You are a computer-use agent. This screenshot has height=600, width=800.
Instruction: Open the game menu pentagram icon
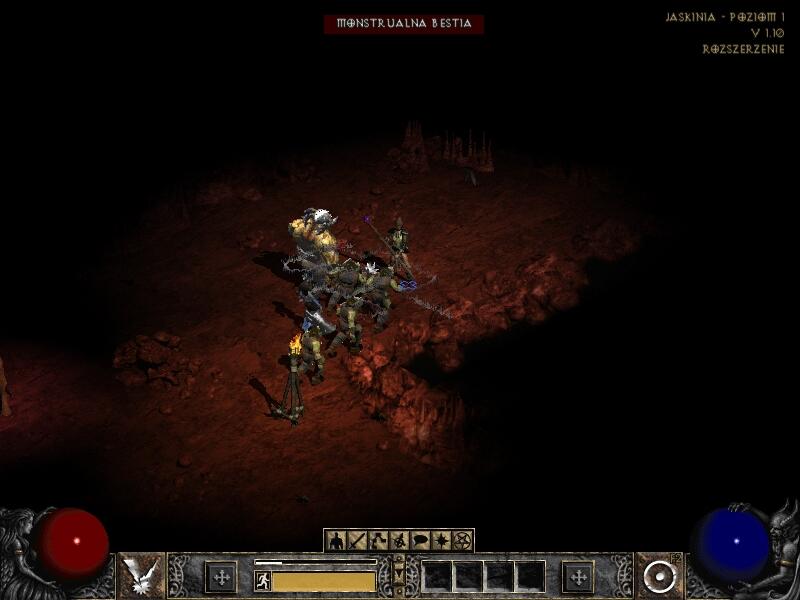462,541
